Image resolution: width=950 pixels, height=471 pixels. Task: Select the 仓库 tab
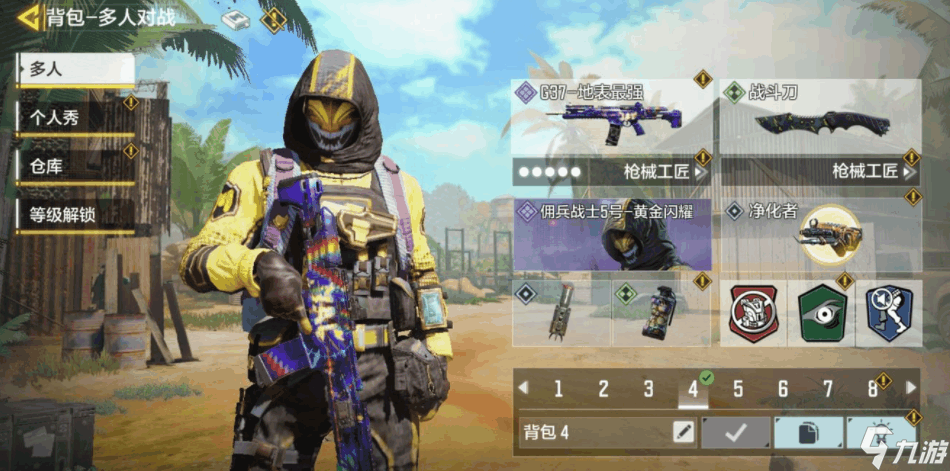coord(75,166)
